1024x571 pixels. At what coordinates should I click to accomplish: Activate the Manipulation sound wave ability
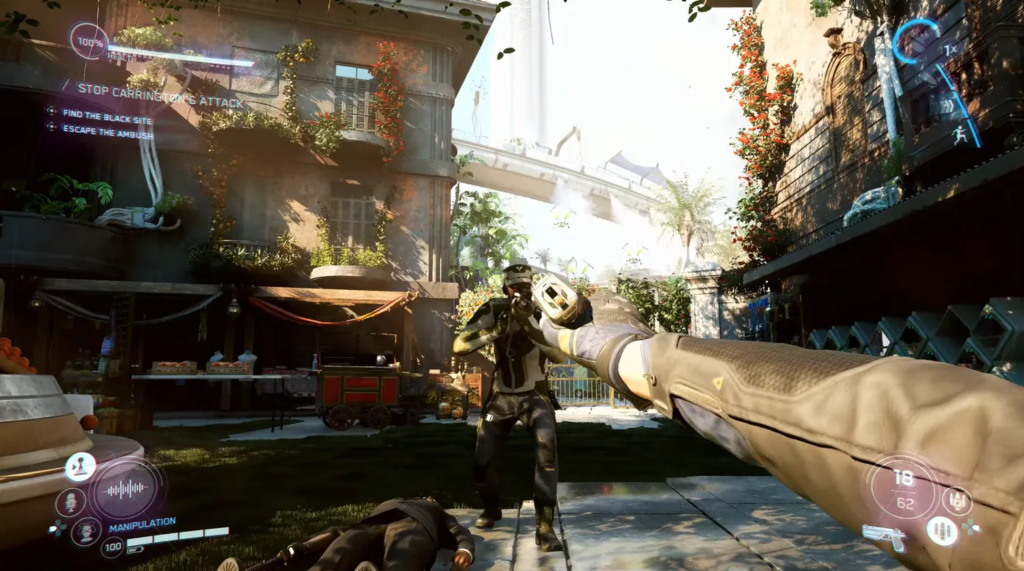126,489
